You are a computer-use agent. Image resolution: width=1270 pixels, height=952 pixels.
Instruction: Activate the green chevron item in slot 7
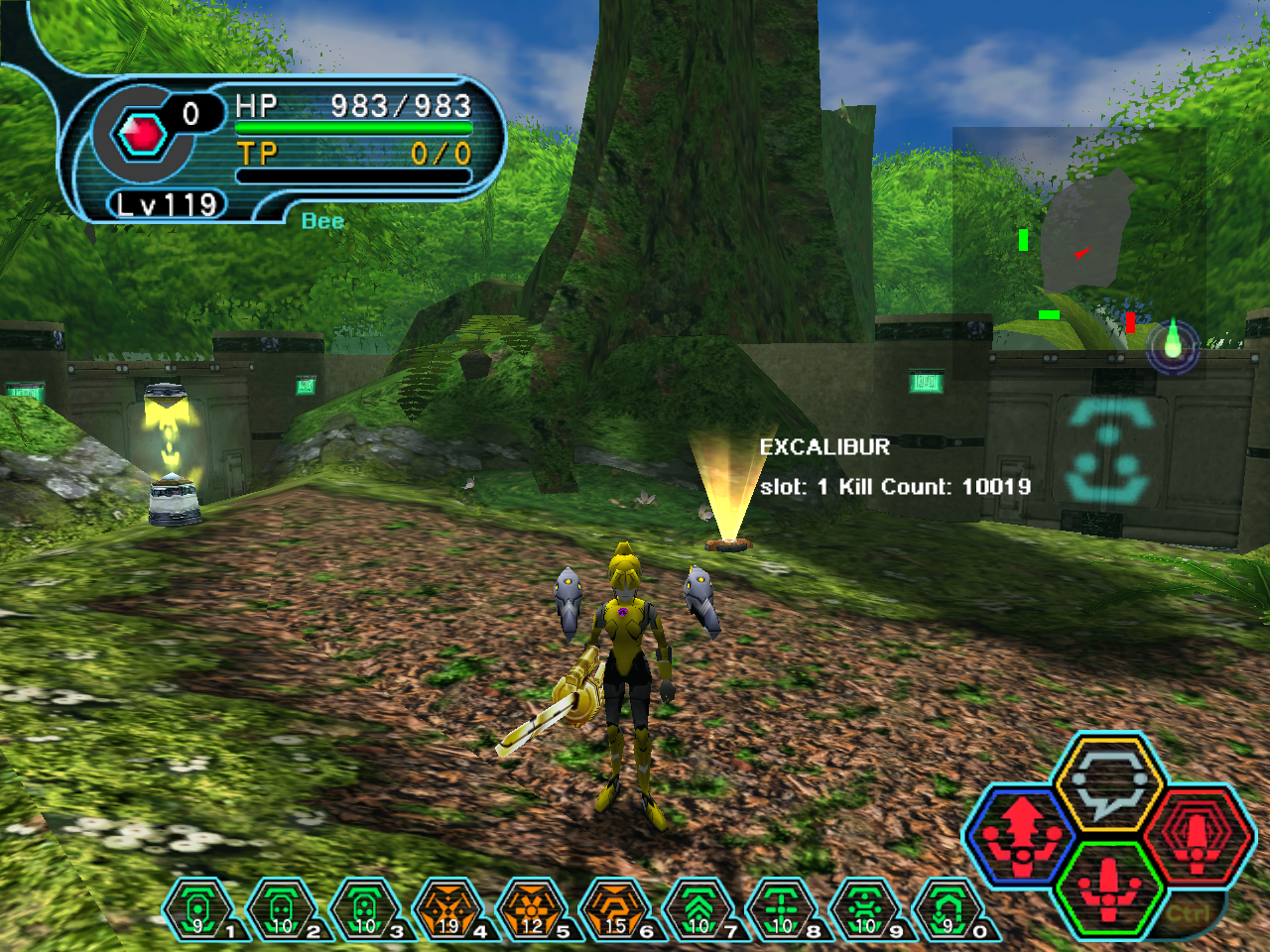click(x=698, y=908)
